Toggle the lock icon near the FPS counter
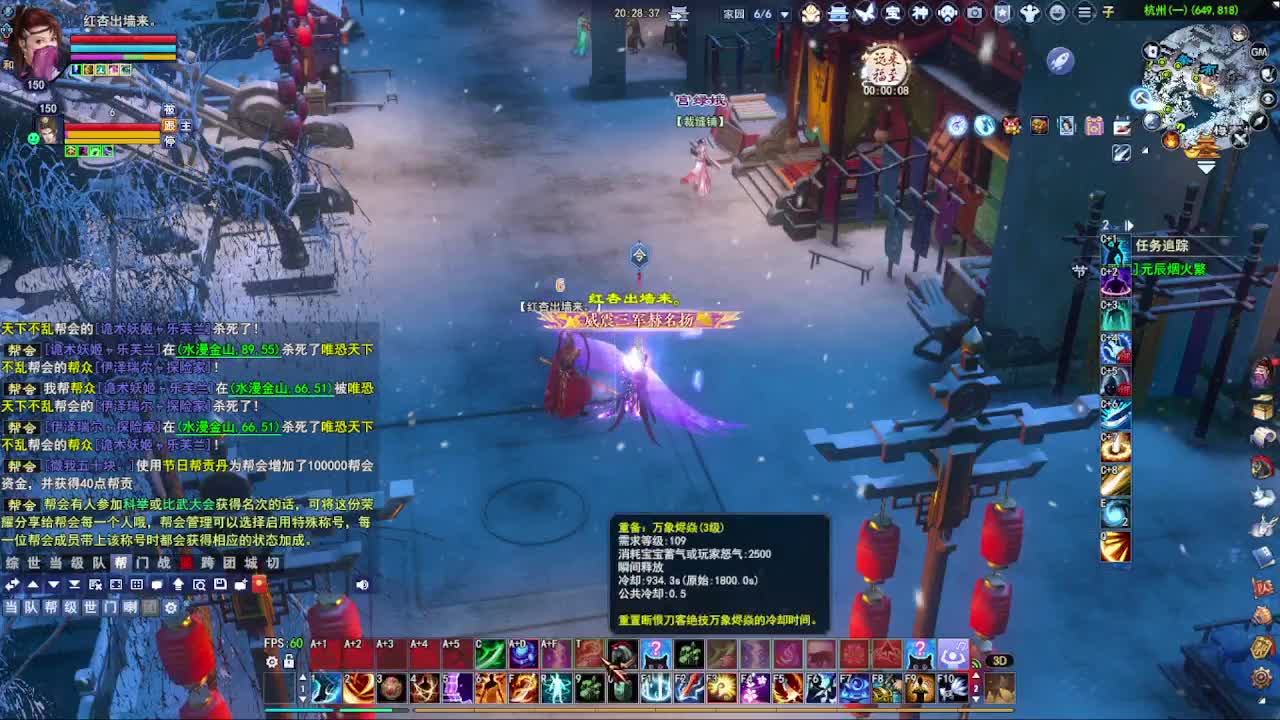The image size is (1280, 720). [x=288, y=661]
